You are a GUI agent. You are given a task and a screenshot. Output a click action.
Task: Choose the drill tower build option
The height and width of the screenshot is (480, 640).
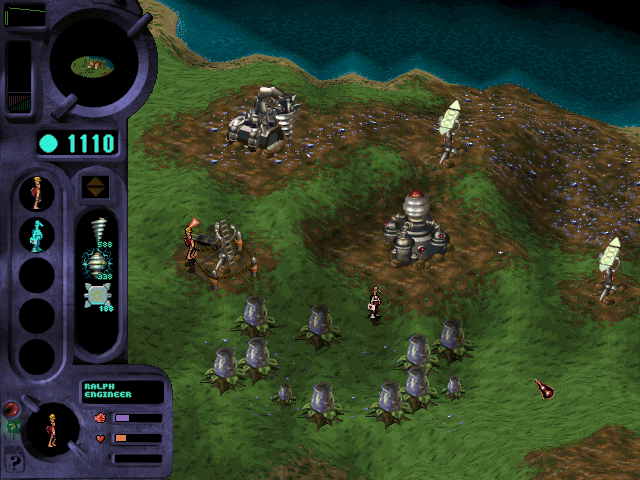coord(96,229)
